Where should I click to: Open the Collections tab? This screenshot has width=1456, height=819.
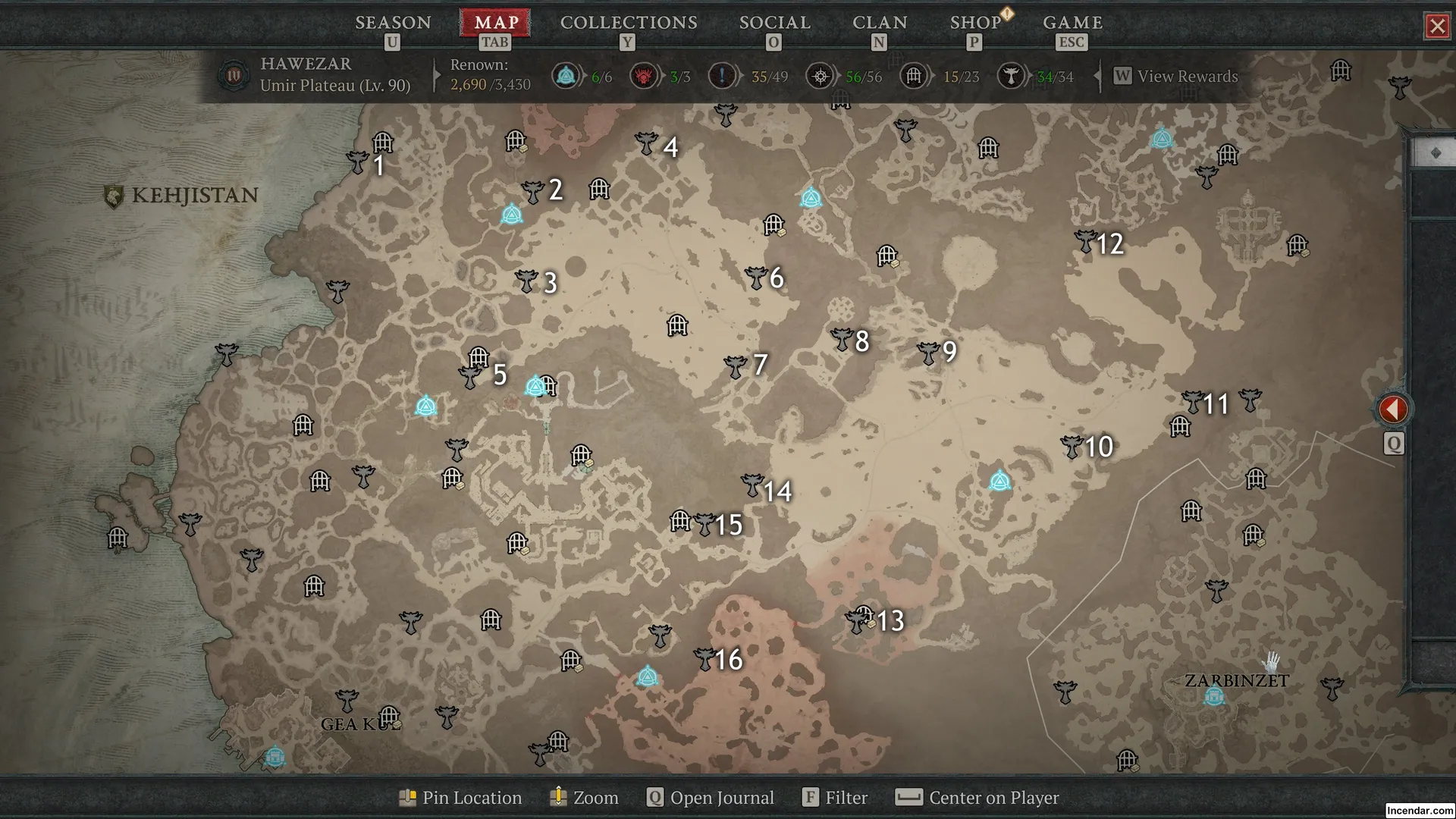click(629, 23)
